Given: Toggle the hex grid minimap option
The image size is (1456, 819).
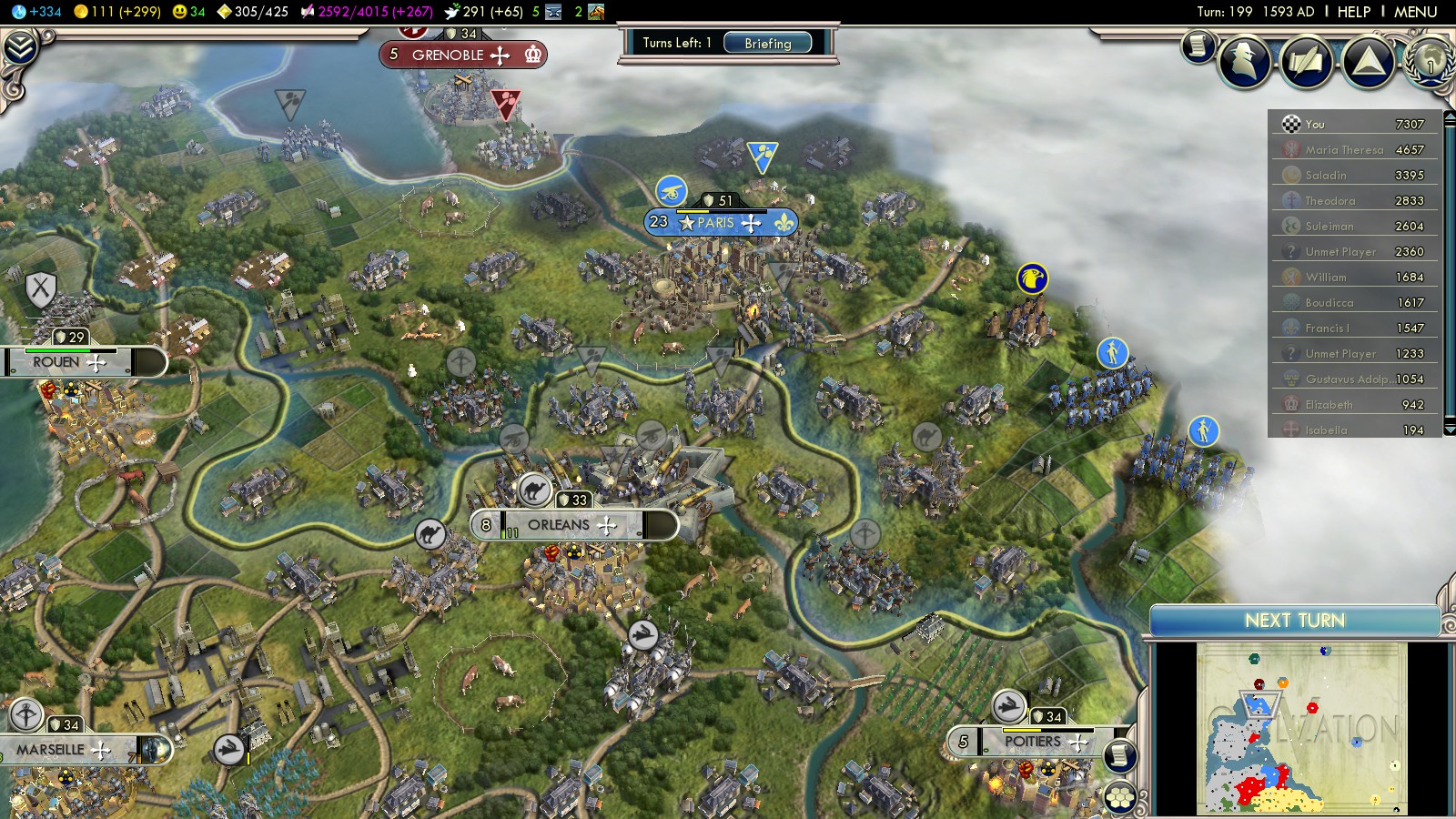Looking at the screenshot, I should pyautogui.click(x=1119, y=798).
